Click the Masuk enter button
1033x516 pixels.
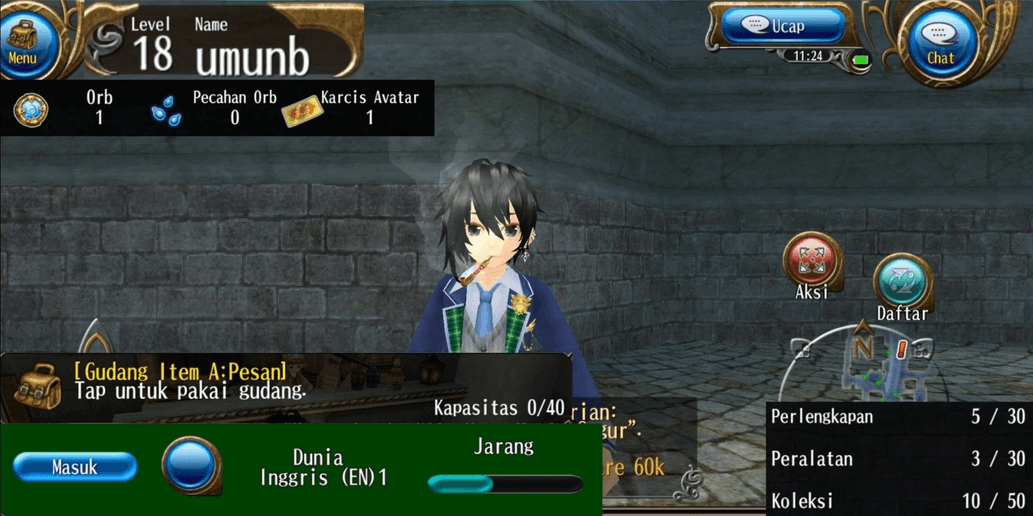(75, 467)
